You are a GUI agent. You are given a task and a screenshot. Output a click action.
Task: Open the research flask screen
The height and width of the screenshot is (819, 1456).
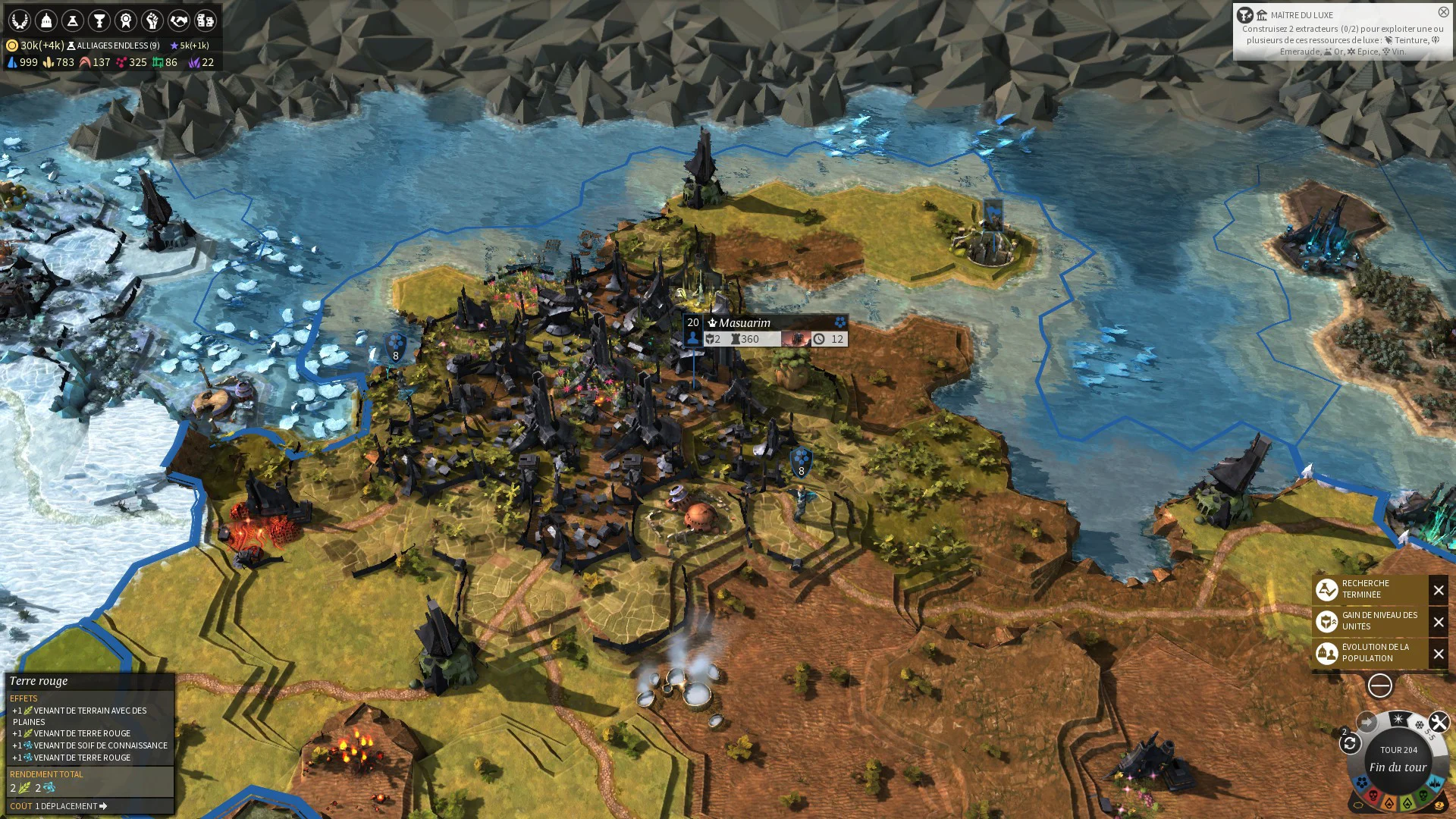[x=73, y=20]
